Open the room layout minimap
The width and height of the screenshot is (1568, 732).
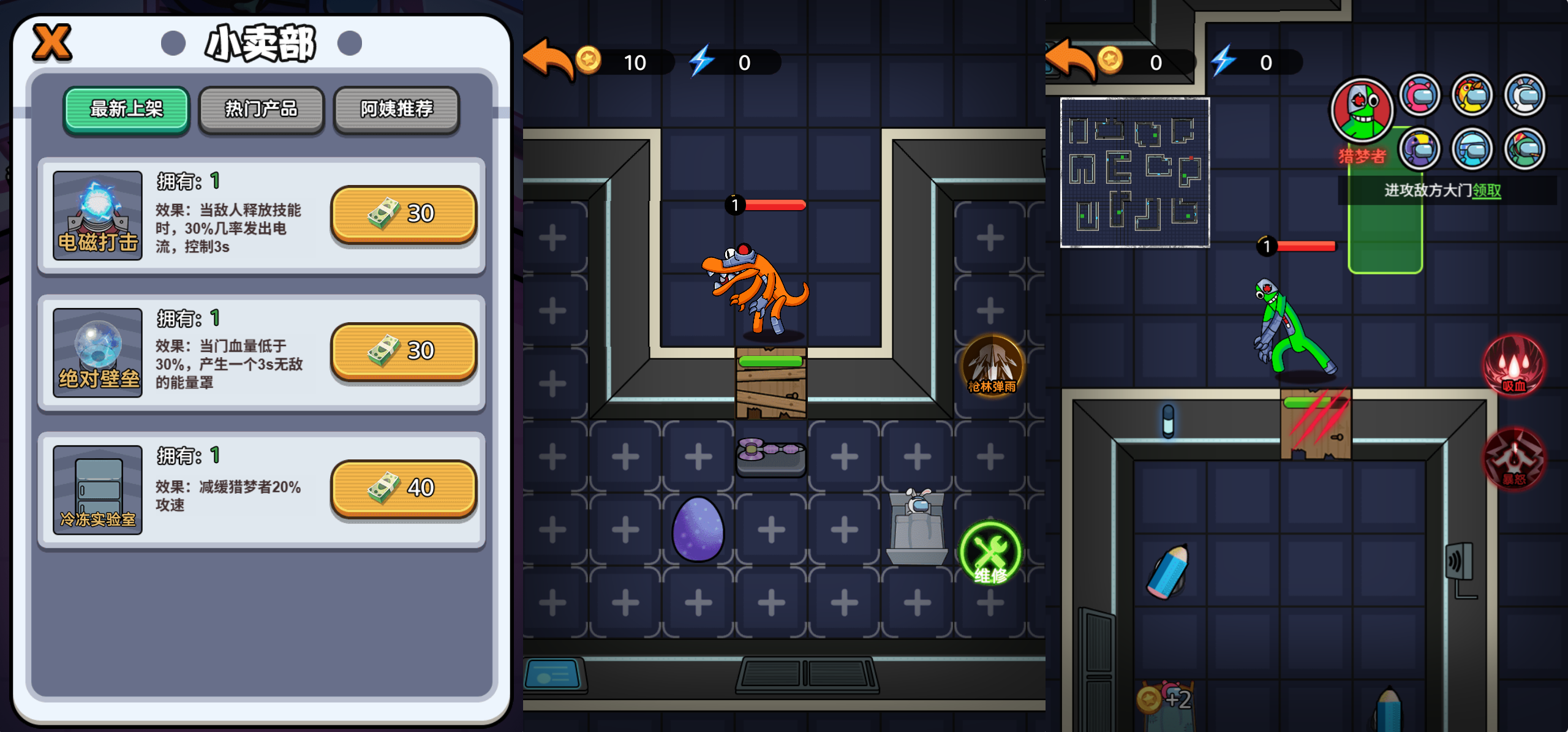pyautogui.click(x=1134, y=173)
